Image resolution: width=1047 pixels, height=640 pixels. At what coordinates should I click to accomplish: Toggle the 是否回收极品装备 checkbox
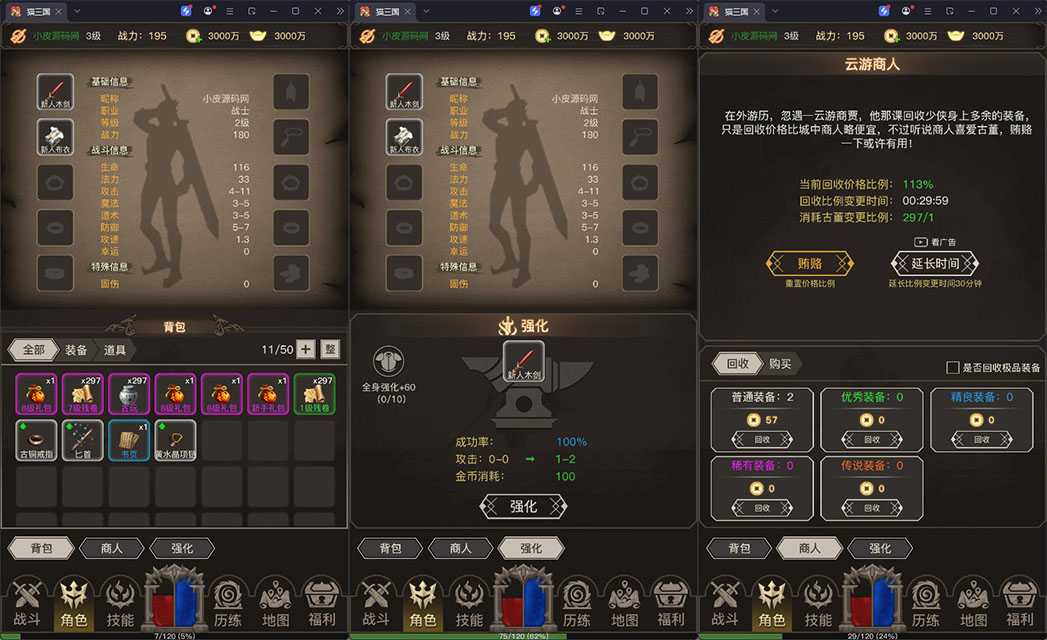953,368
